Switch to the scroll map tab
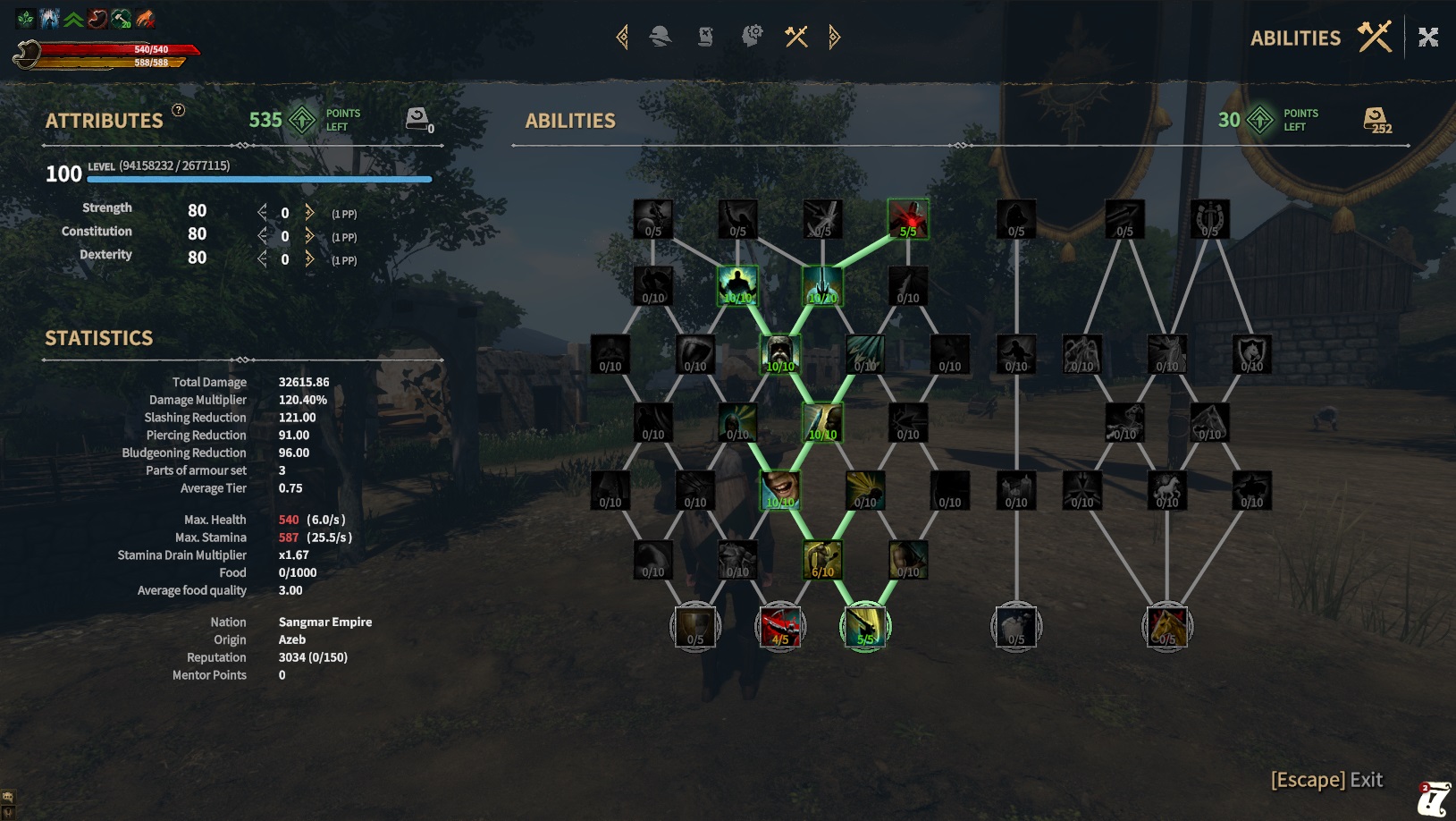 705,37
